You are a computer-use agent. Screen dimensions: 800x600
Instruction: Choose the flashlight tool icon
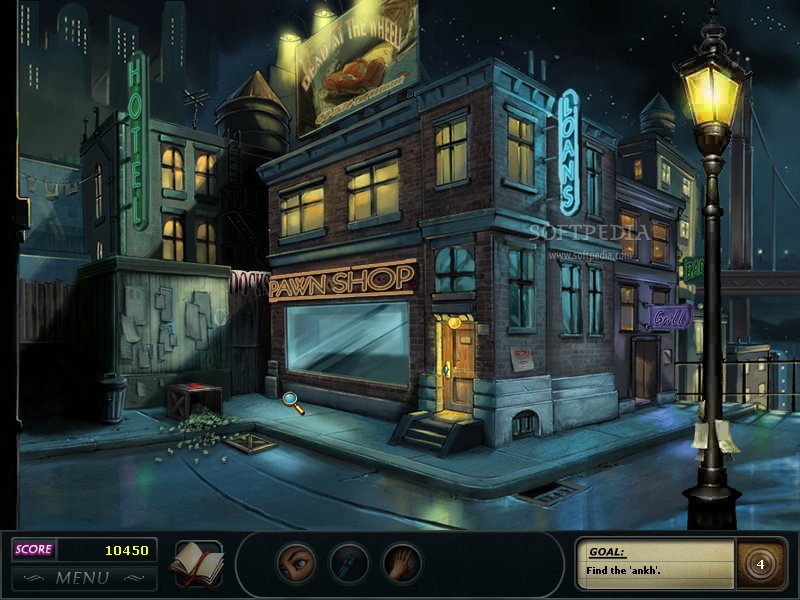[x=349, y=563]
